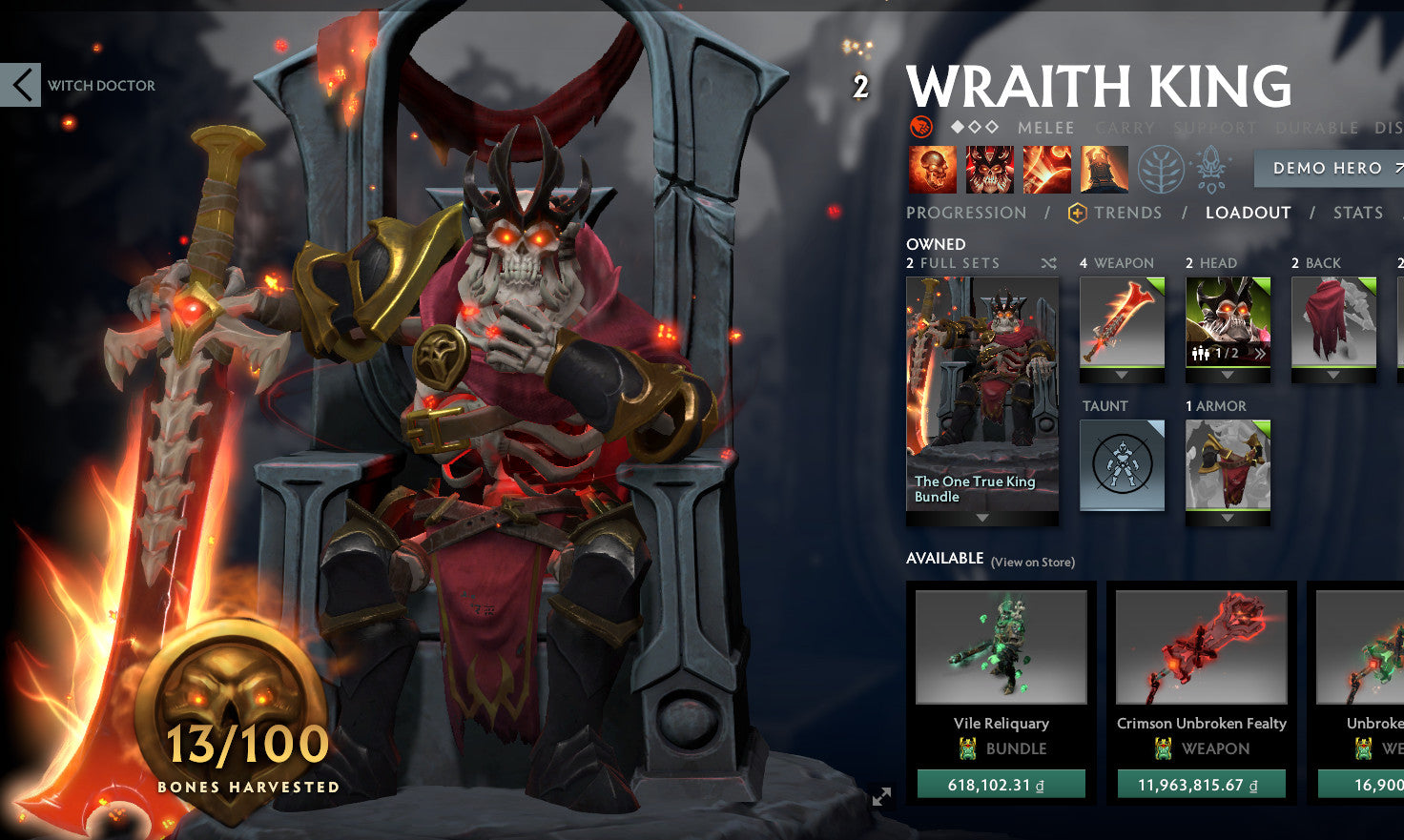Open the Talent Tree icon
This screenshot has height=840, width=1404.
[x=1160, y=167]
